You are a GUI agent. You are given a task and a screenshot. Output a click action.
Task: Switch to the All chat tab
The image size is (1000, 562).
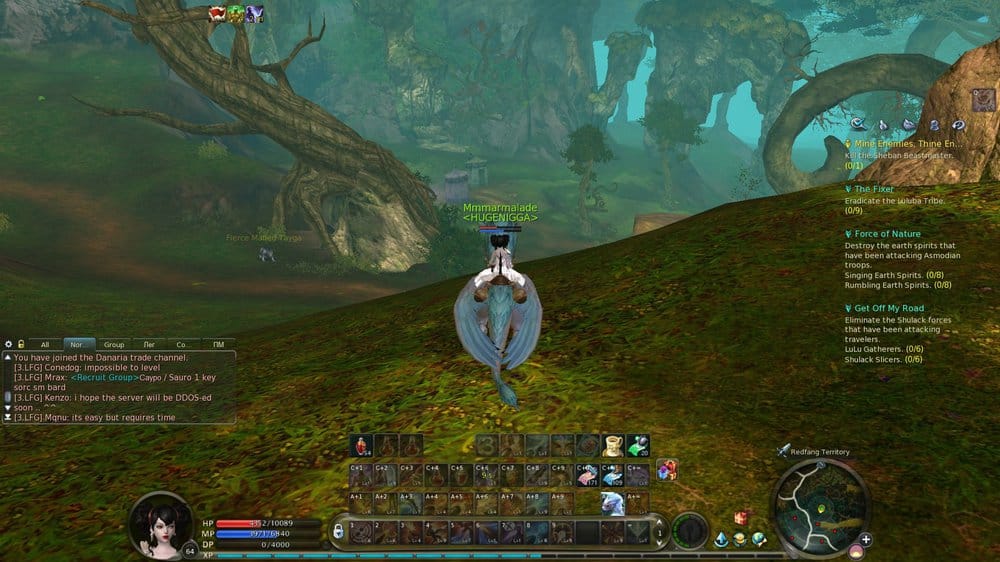pos(44,344)
